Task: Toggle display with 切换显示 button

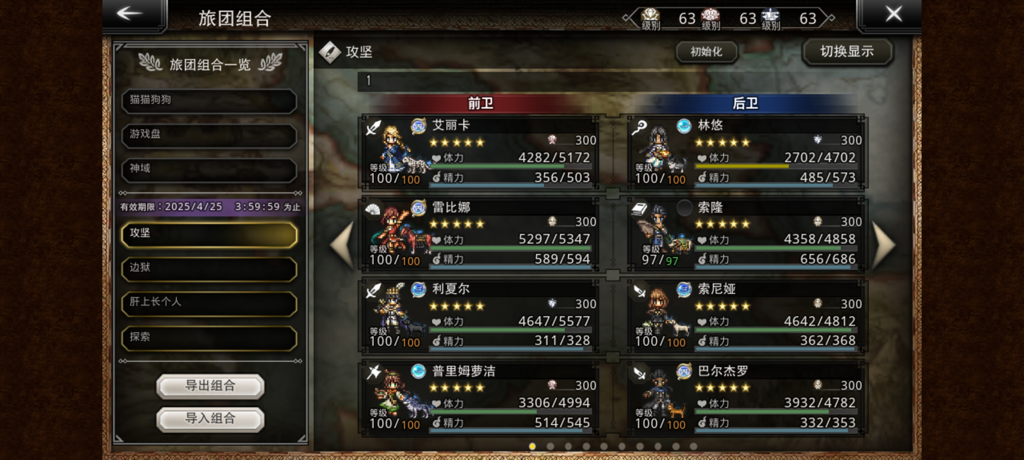Action: point(847,52)
